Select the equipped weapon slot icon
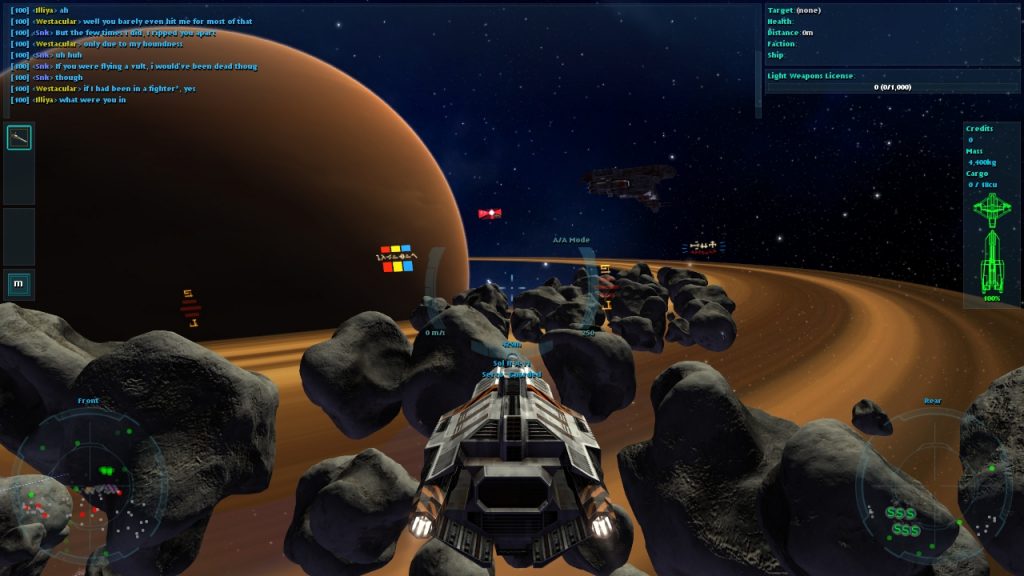The image size is (1024, 576). pyautogui.click(x=19, y=138)
